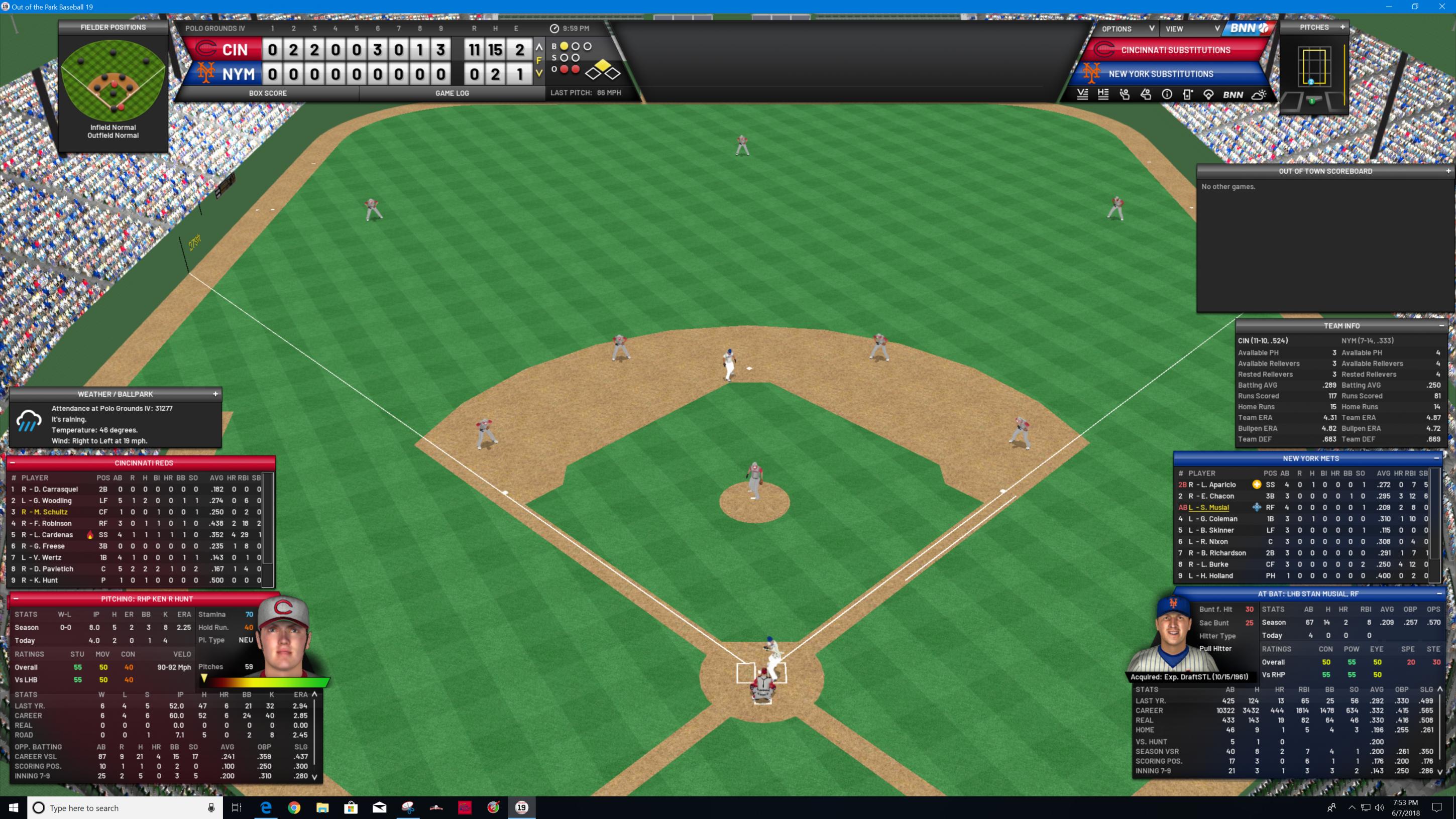Open the Box Score
Image resolution: width=1456 pixels, height=819 pixels.
(x=267, y=93)
